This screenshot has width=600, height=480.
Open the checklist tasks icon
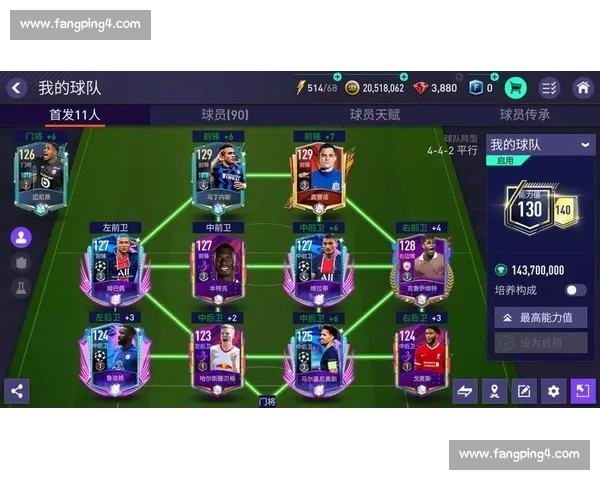coord(549,88)
